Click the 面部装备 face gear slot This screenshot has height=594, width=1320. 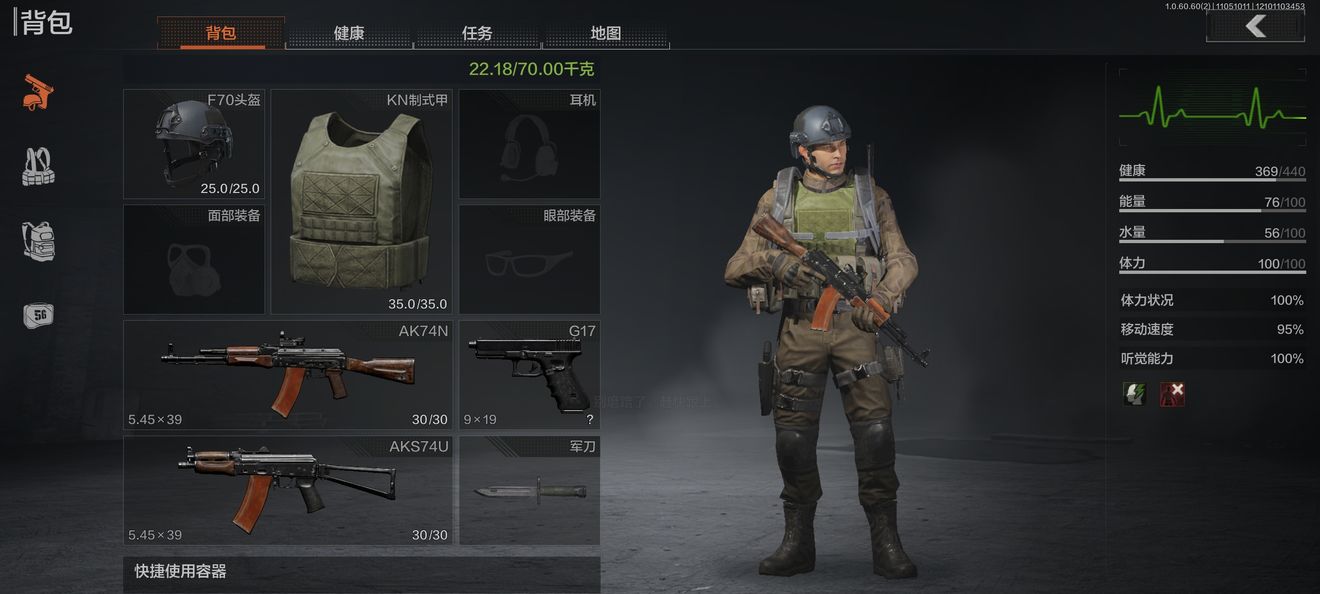pos(194,260)
